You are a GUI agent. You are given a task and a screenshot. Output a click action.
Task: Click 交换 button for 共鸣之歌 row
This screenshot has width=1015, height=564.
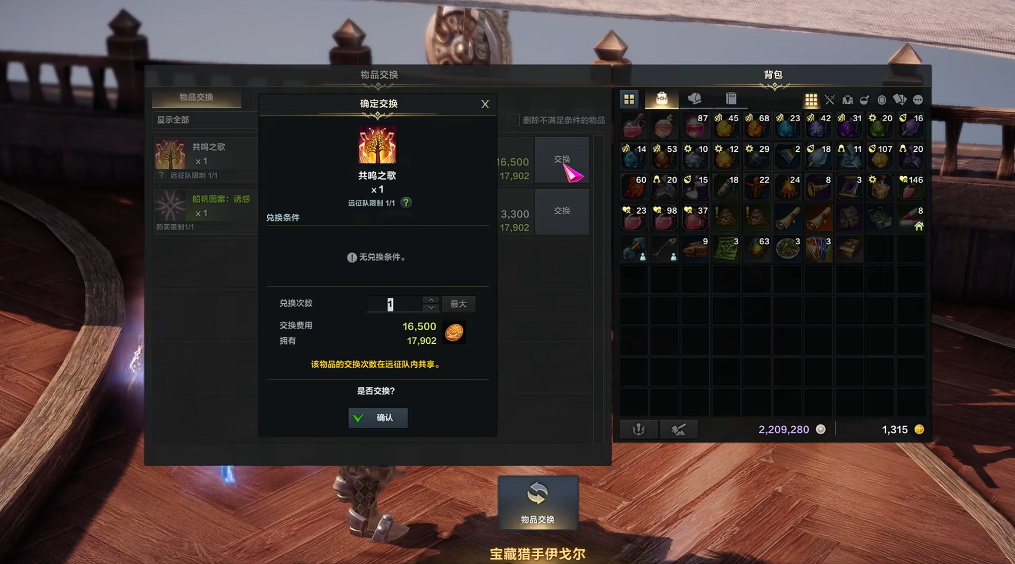pos(561,160)
